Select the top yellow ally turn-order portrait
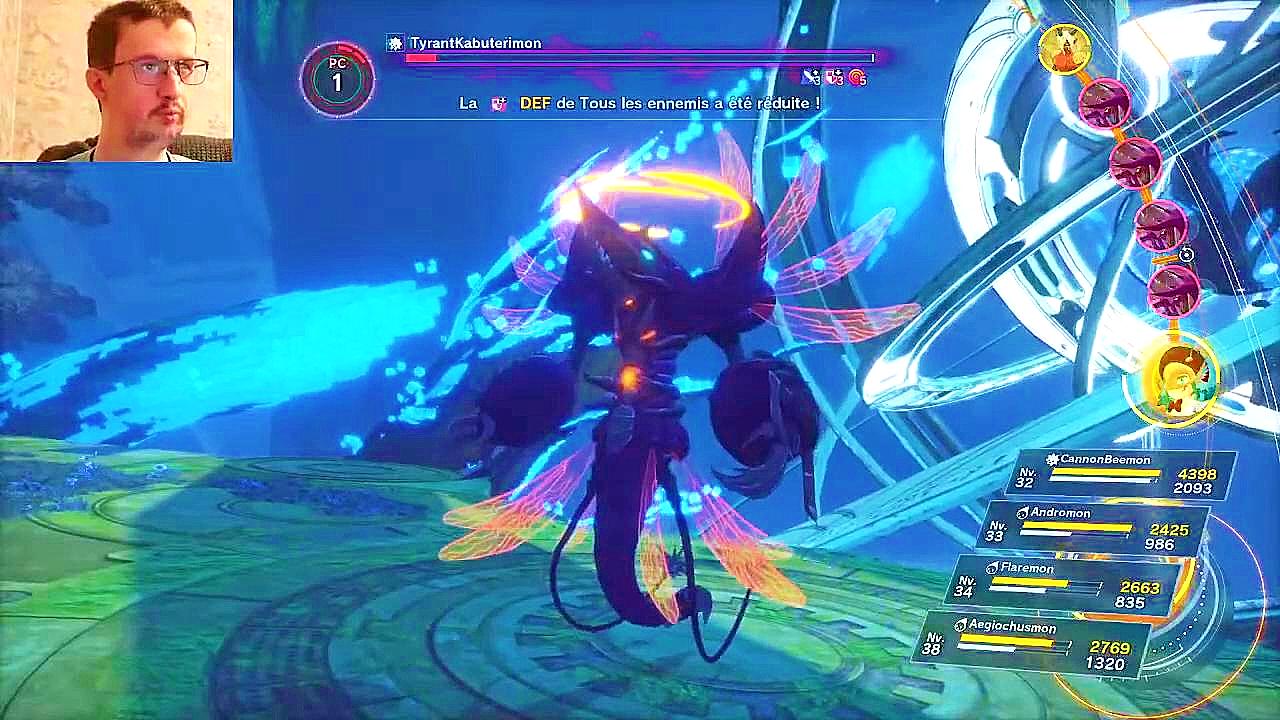Screen dimensions: 1280x720 pyautogui.click(x=1064, y=49)
